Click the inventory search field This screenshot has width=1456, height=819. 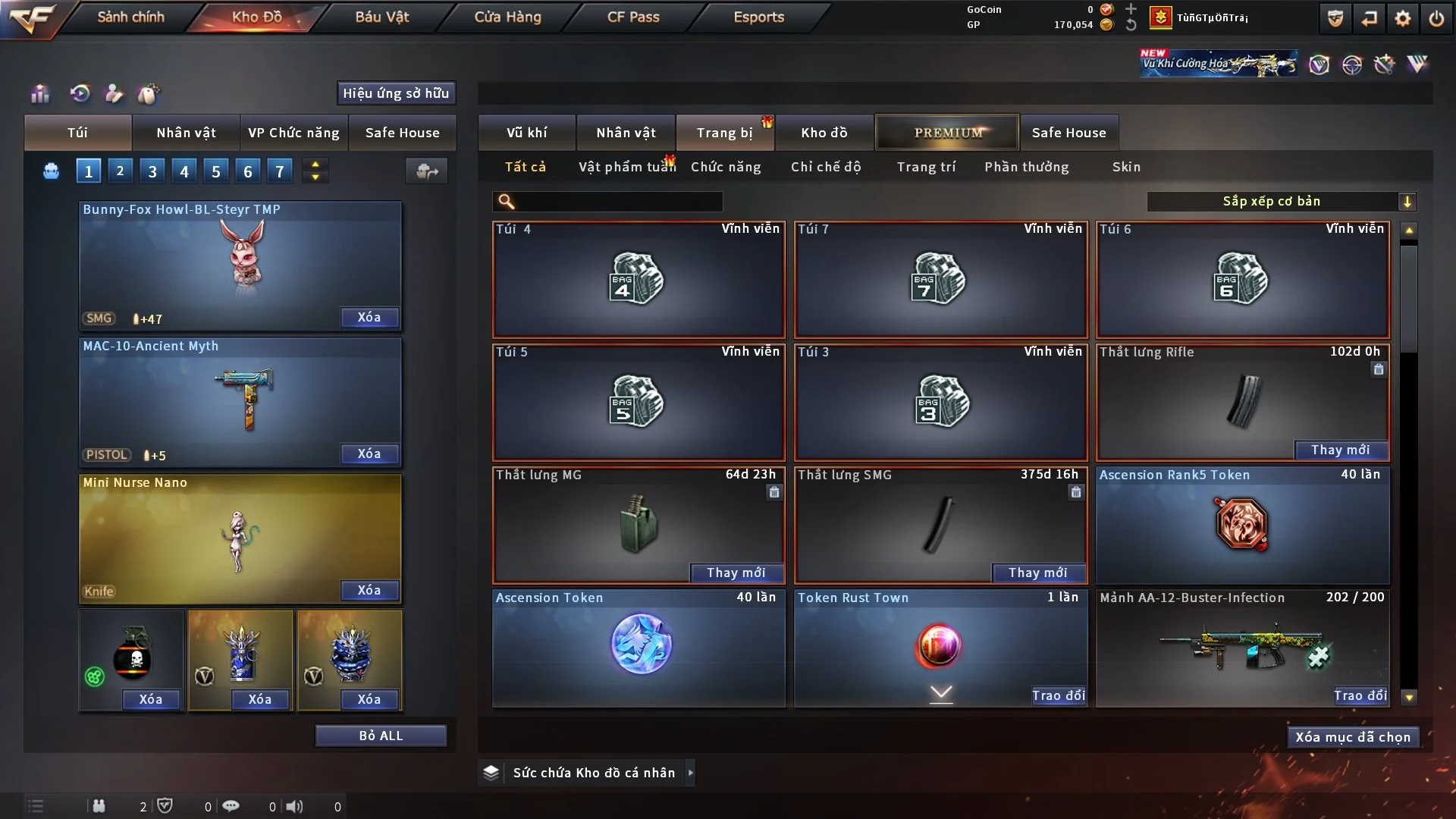click(618, 202)
